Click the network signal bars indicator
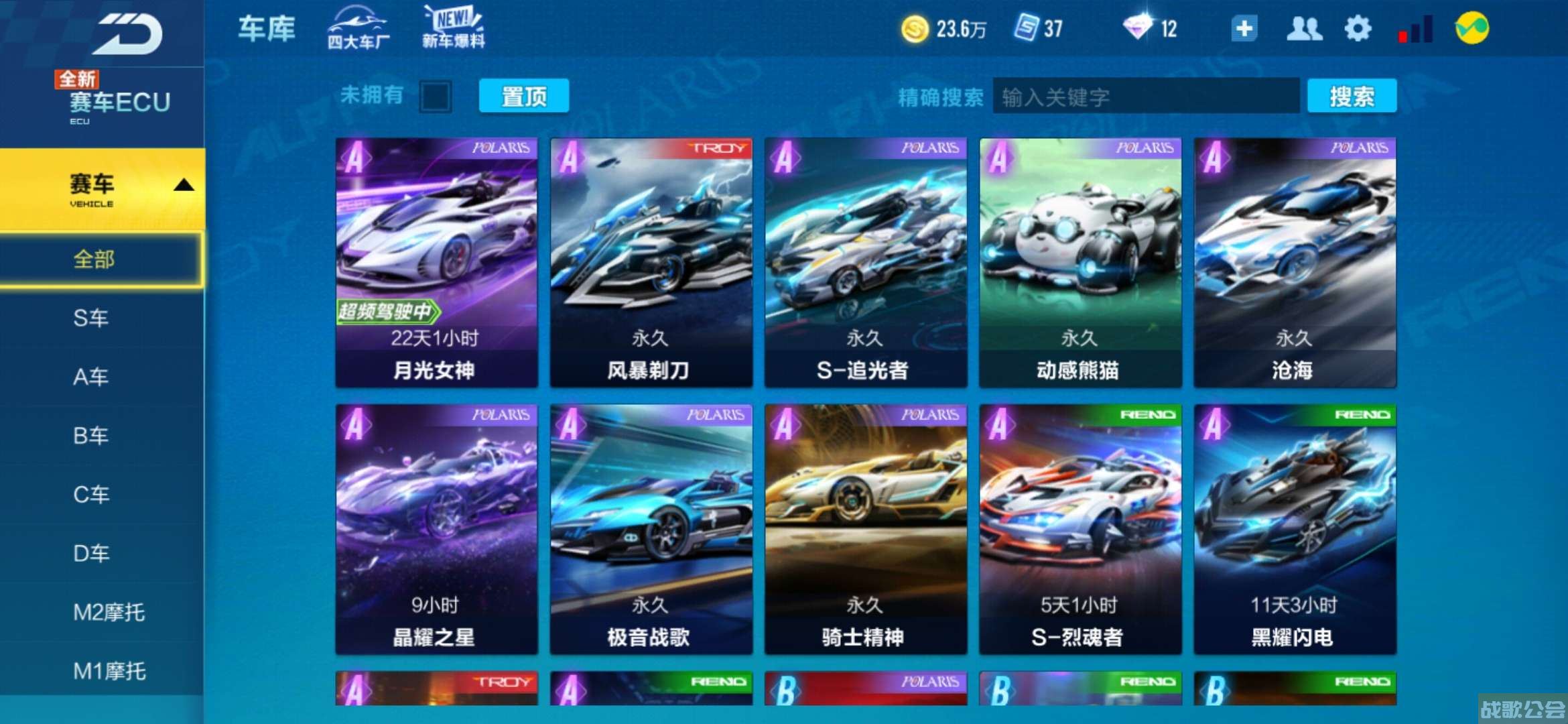This screenshot has width=1568, height=724. click(1414, 28)
